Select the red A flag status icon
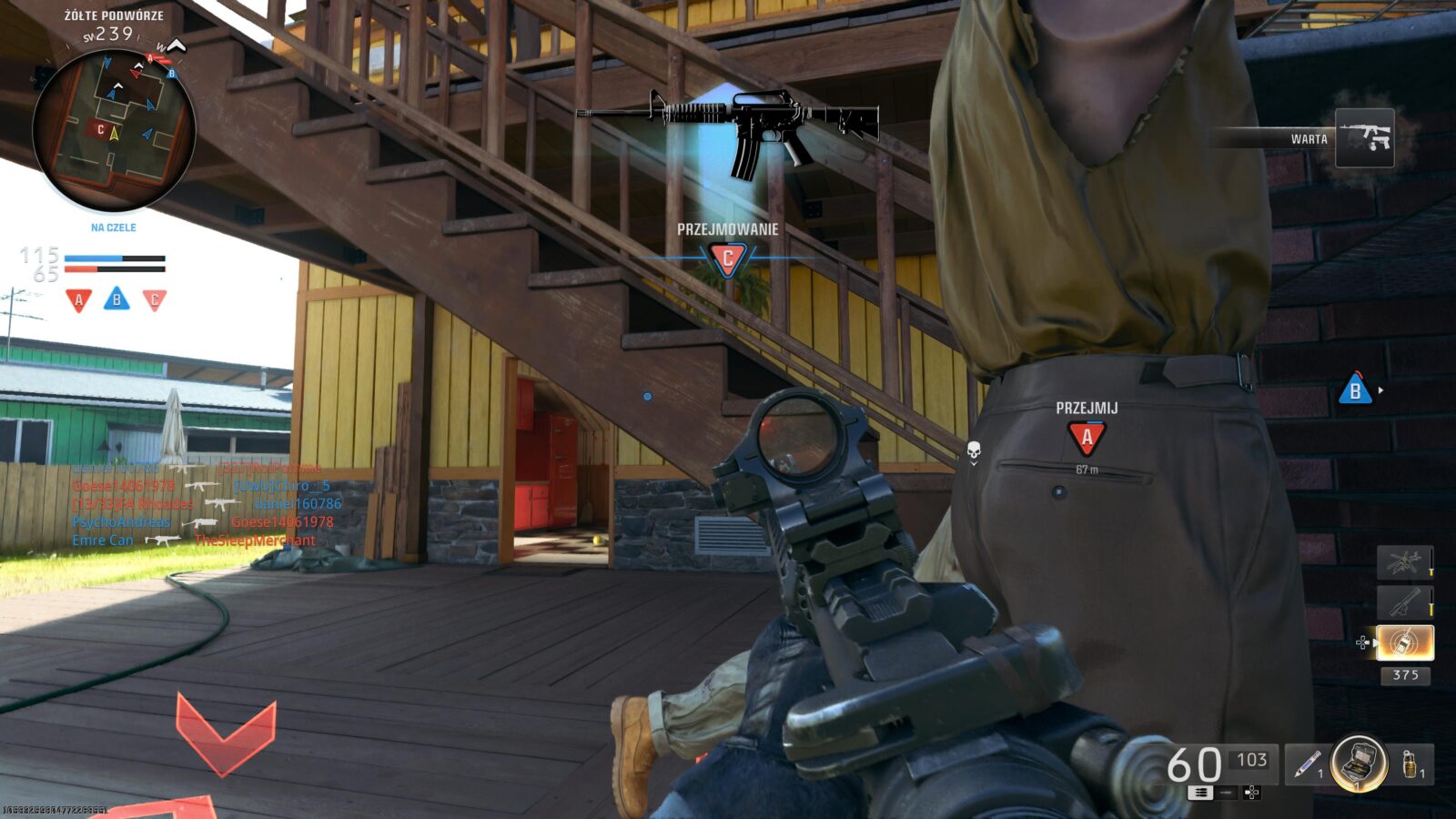 click(x=79, y=299)
